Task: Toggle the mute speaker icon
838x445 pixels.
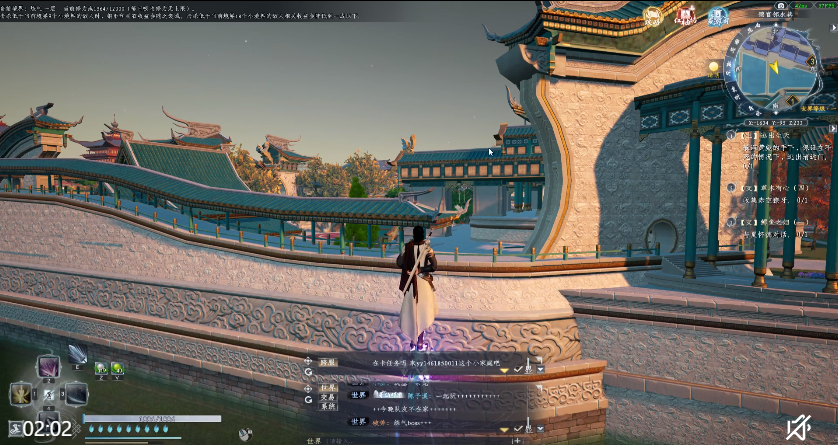Action: [798, 427]
